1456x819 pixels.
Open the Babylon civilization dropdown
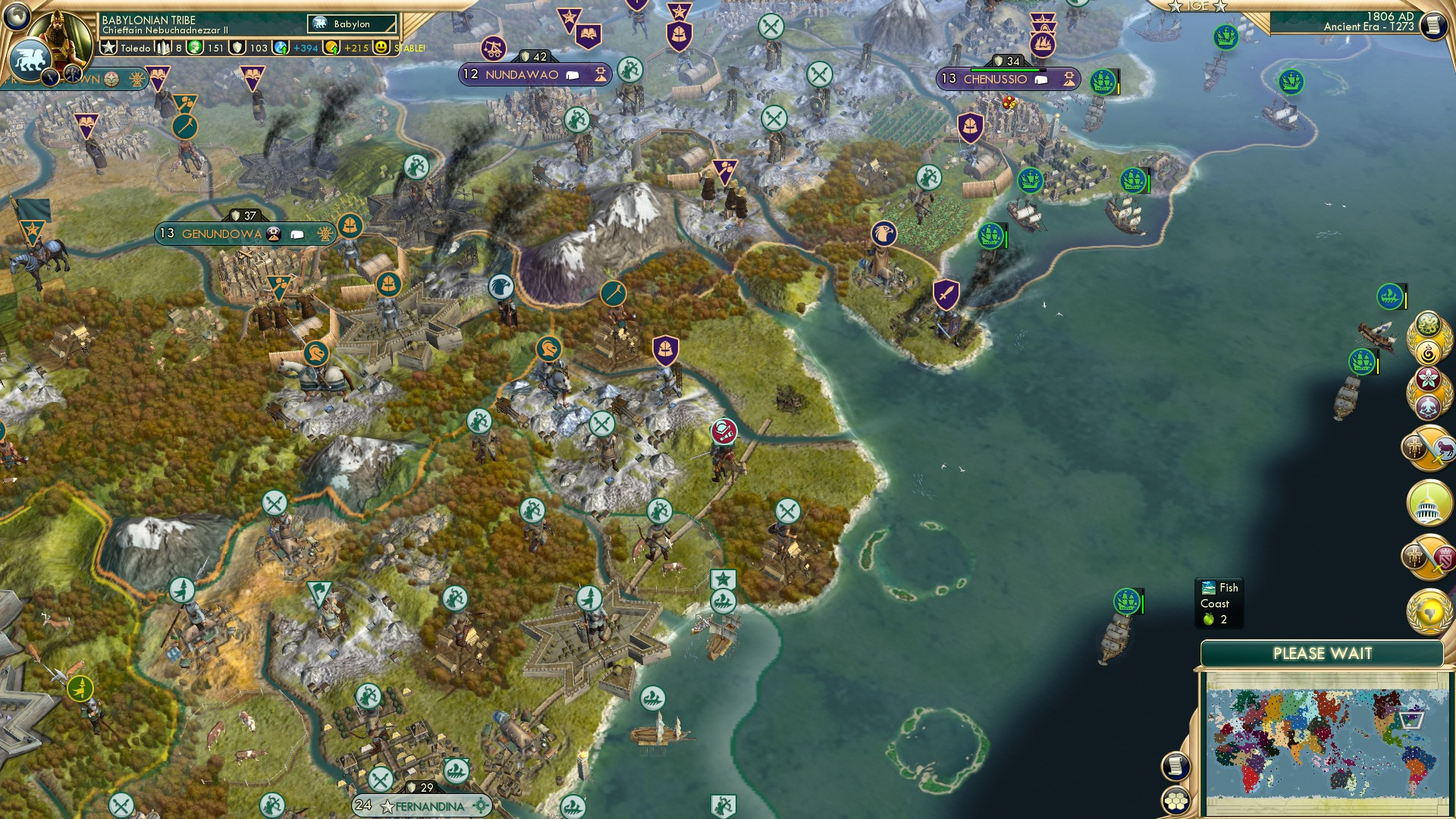(x=351, y=24)
